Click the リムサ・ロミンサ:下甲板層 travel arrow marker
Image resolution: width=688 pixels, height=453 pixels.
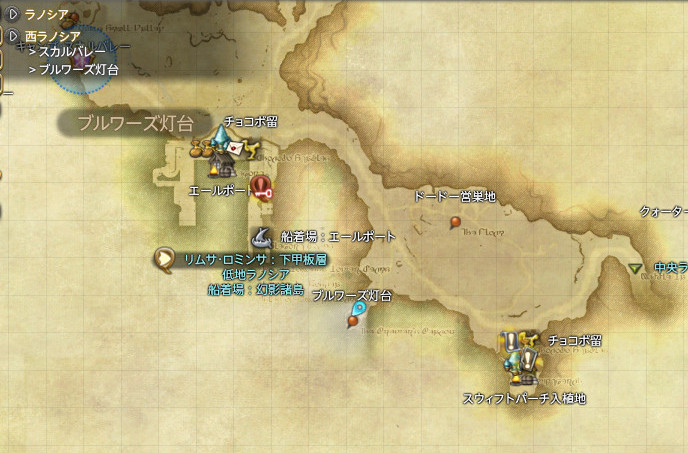tap(162, 259)
